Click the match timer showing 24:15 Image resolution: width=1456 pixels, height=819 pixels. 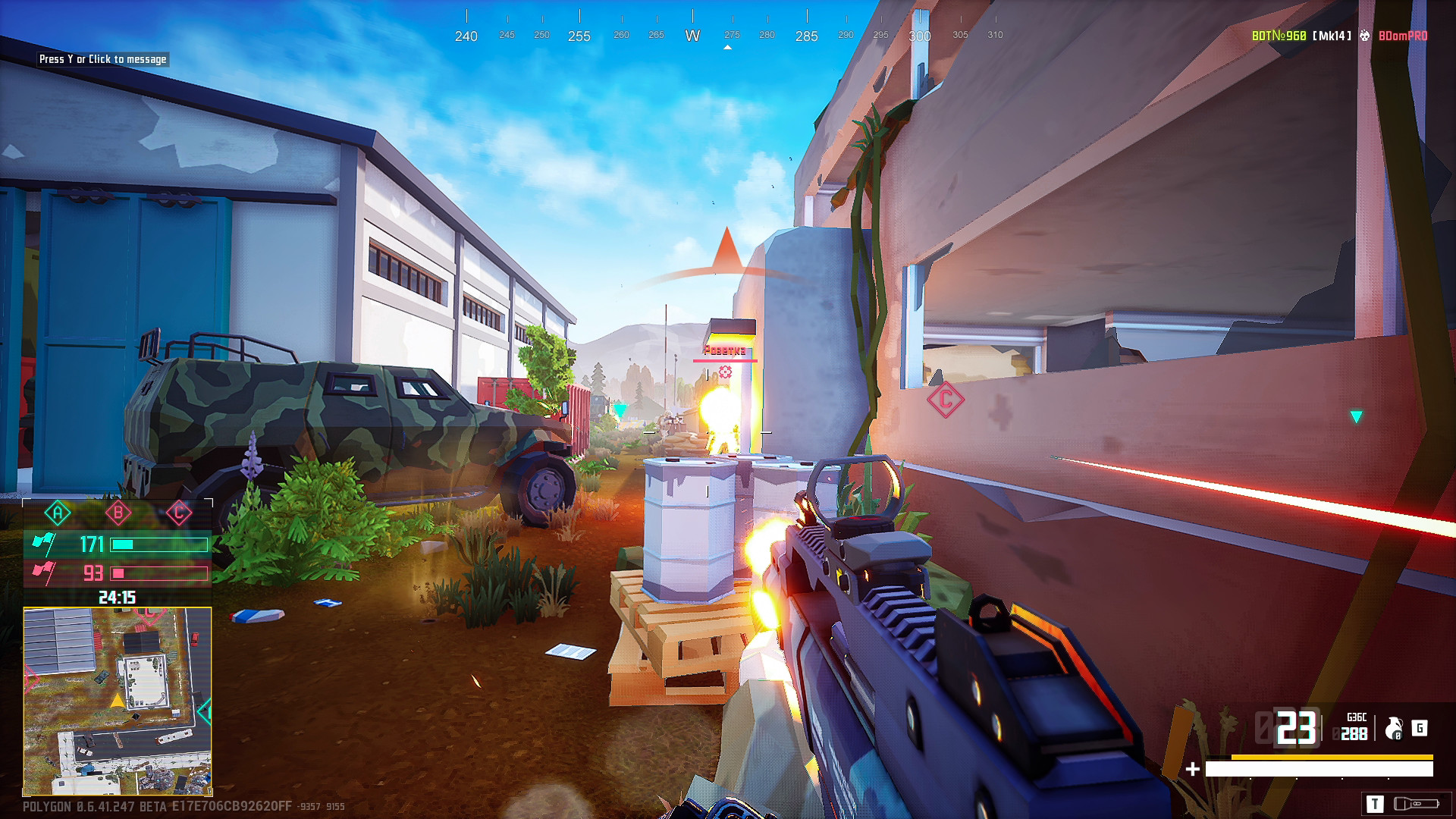(x=118, y=598)
